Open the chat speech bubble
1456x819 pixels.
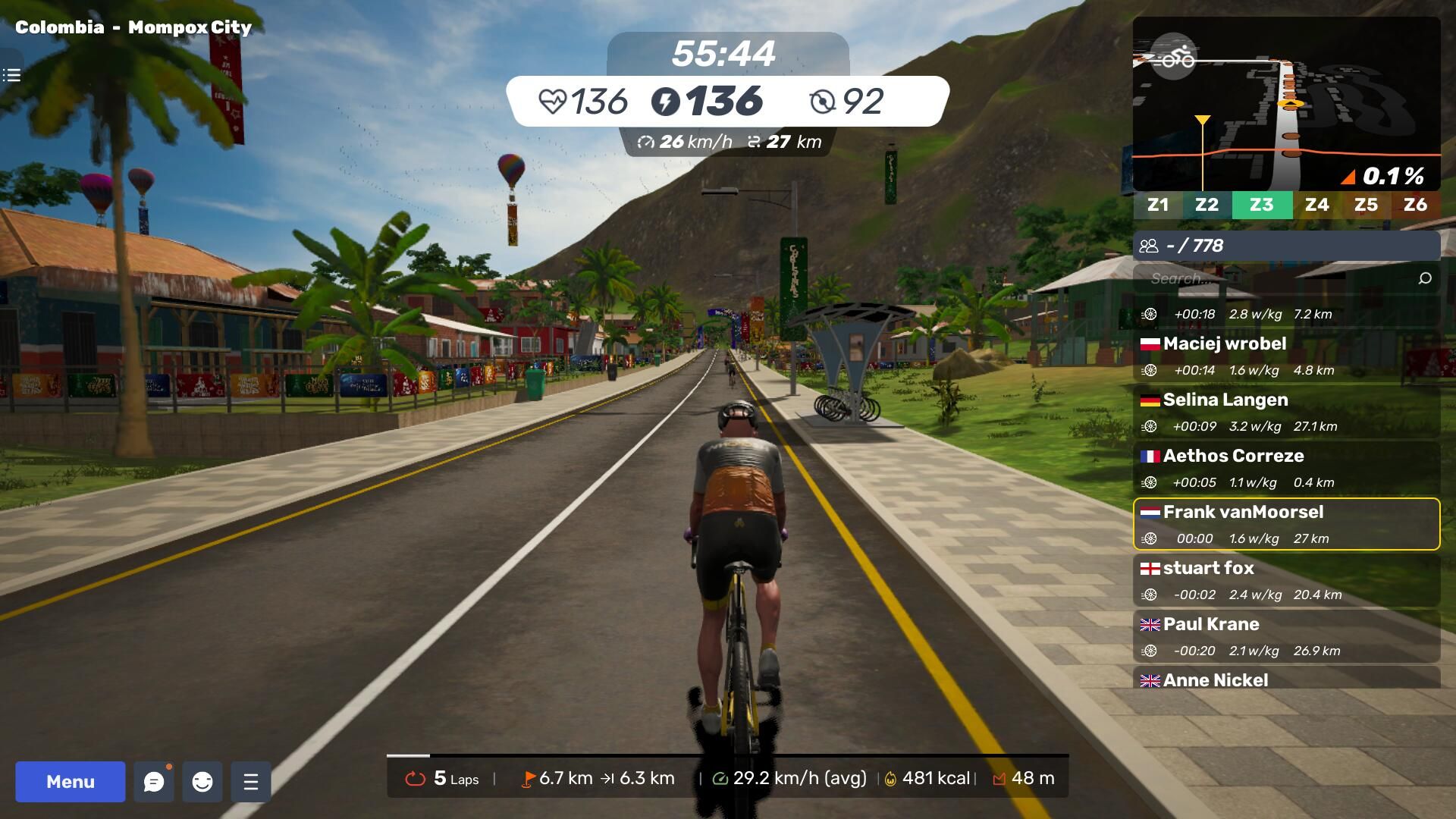pos(154,782)
